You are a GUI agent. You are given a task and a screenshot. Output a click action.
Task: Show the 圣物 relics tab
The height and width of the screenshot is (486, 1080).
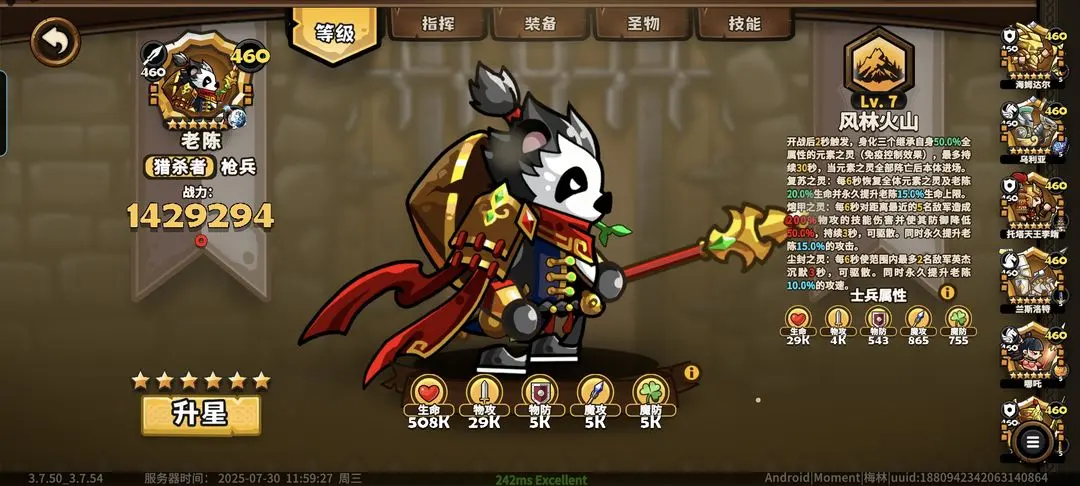pos(643,24)
